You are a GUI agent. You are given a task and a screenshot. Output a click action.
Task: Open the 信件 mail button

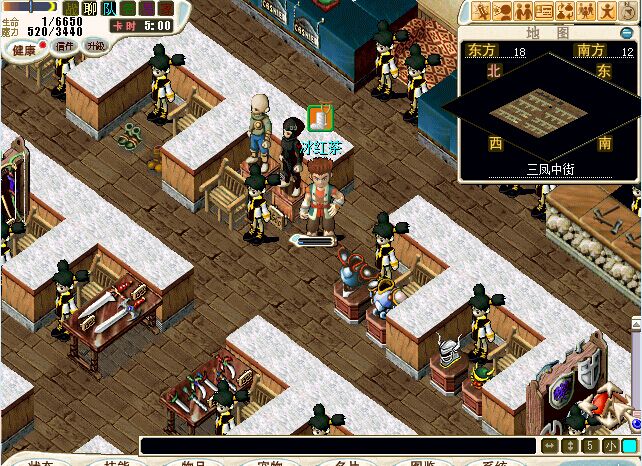[66, 46]
